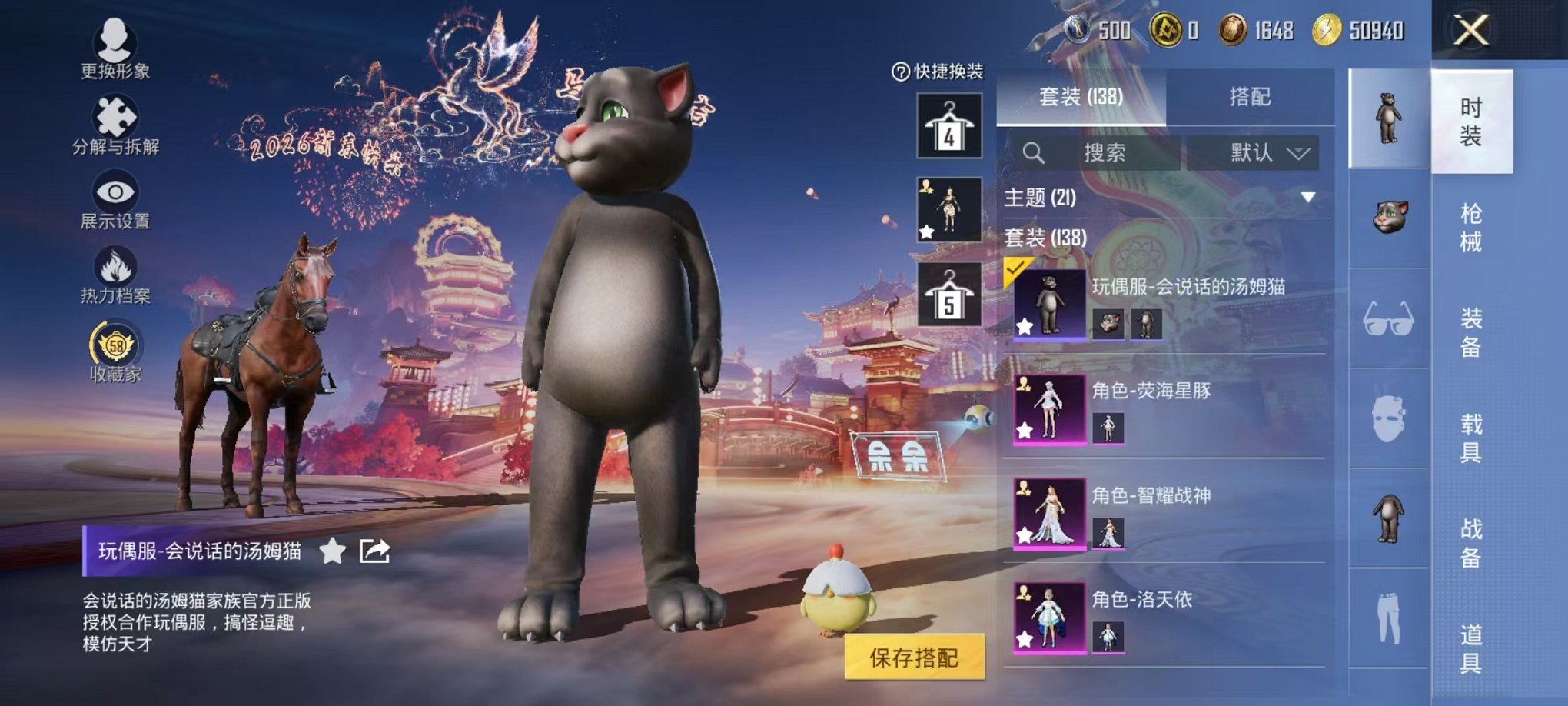Click the 搜索 search input field
The image size is (1568, 706).
(x=1107, y=152)
